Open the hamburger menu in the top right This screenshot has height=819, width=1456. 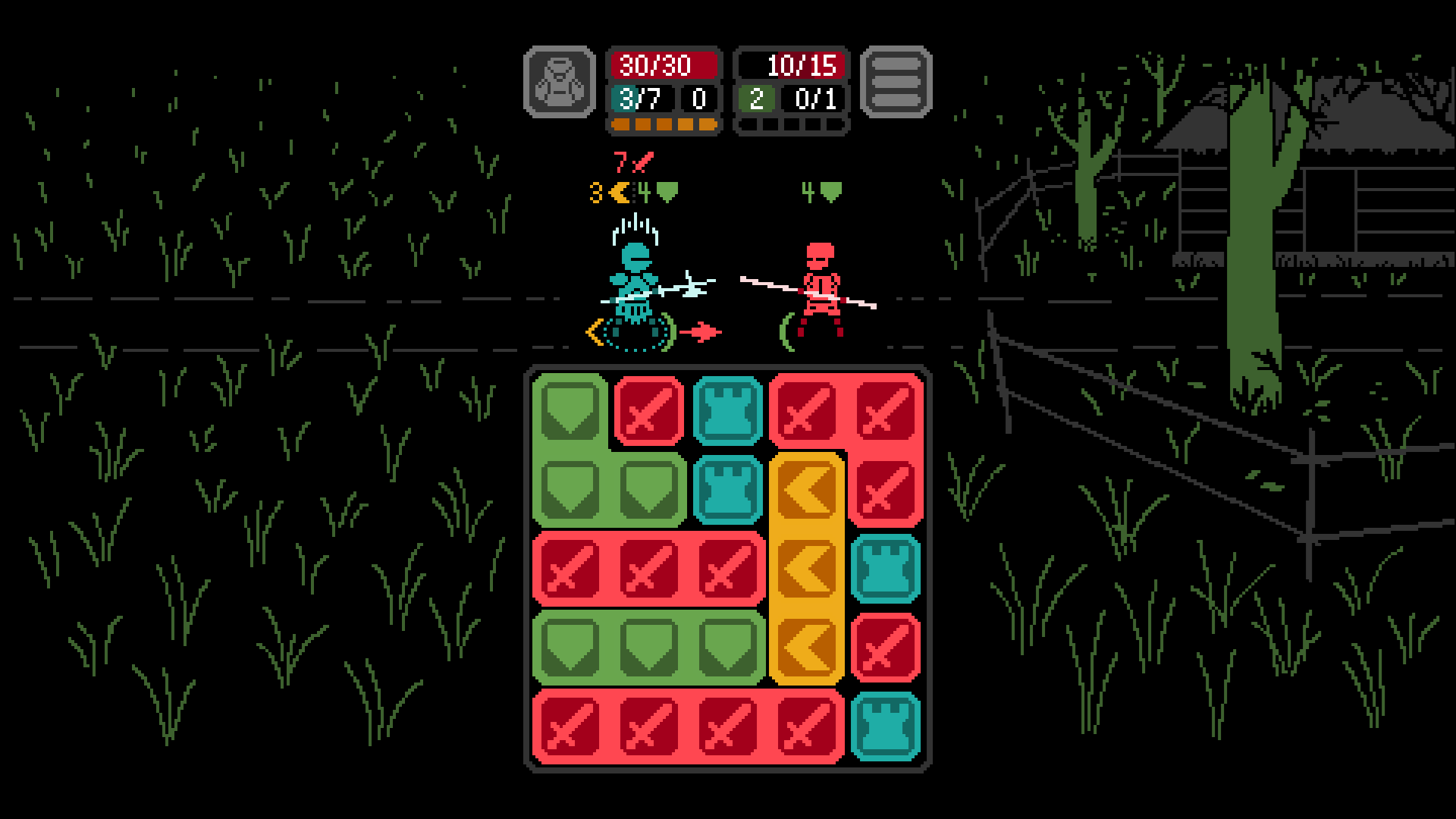[x=896, y=83]
